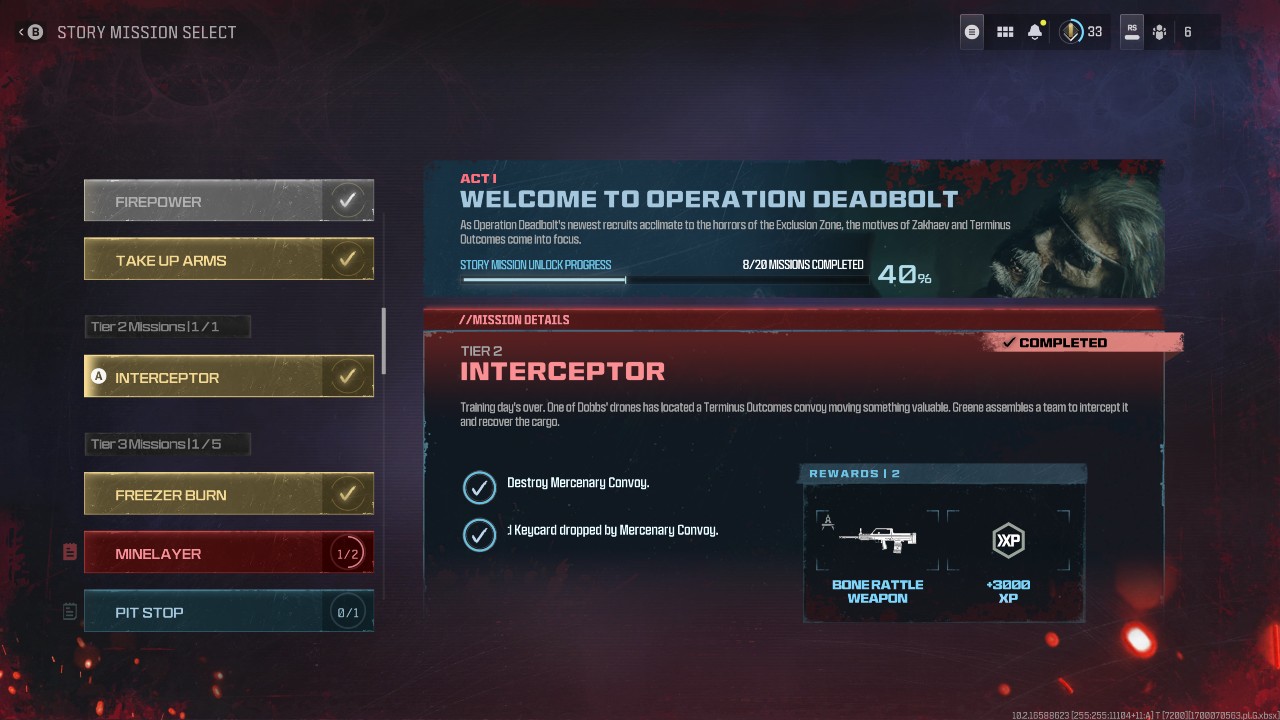
Task: Open the options hamburger menu icon
Action: point(970,31)
